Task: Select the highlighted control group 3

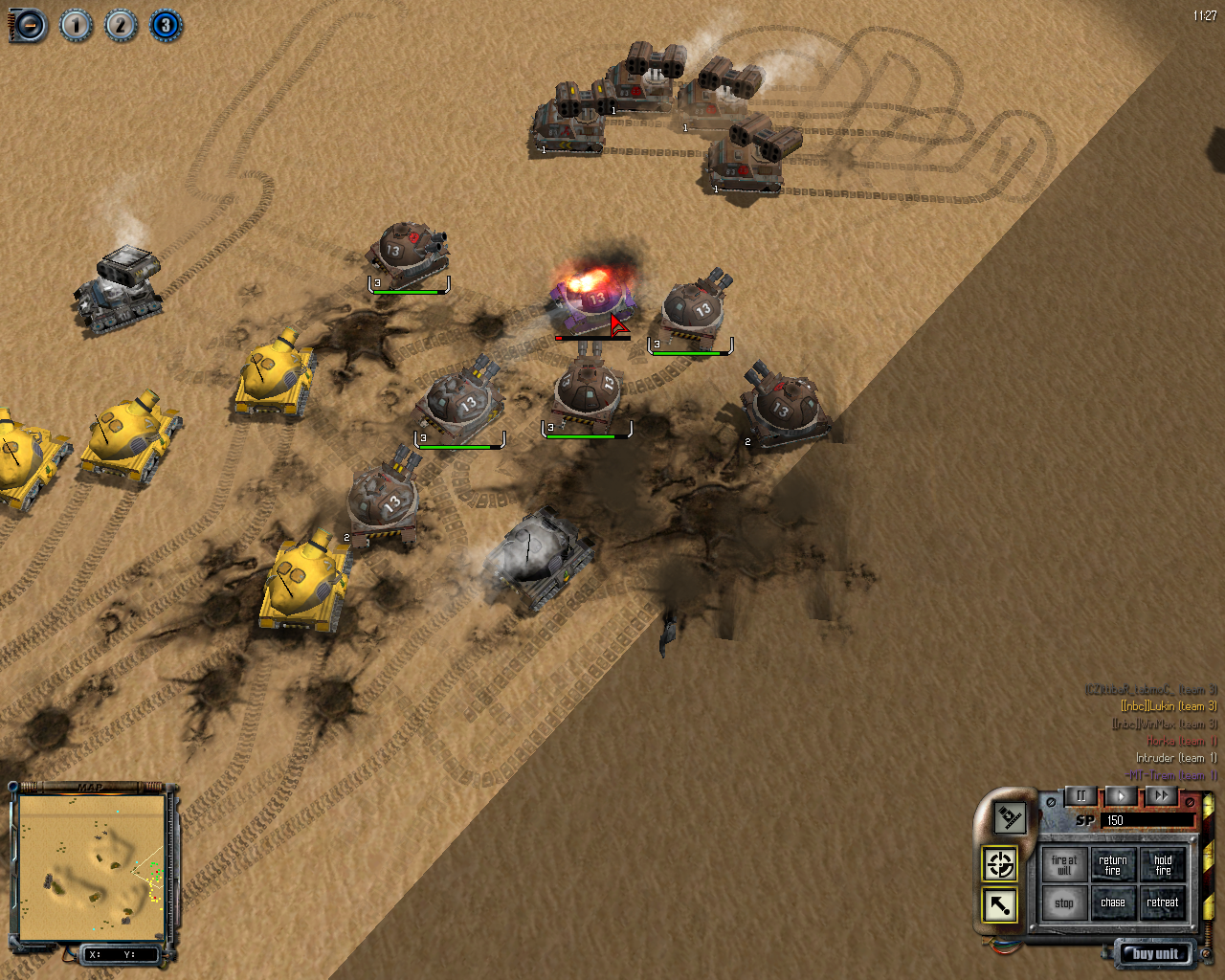Action: coord(166,25)
